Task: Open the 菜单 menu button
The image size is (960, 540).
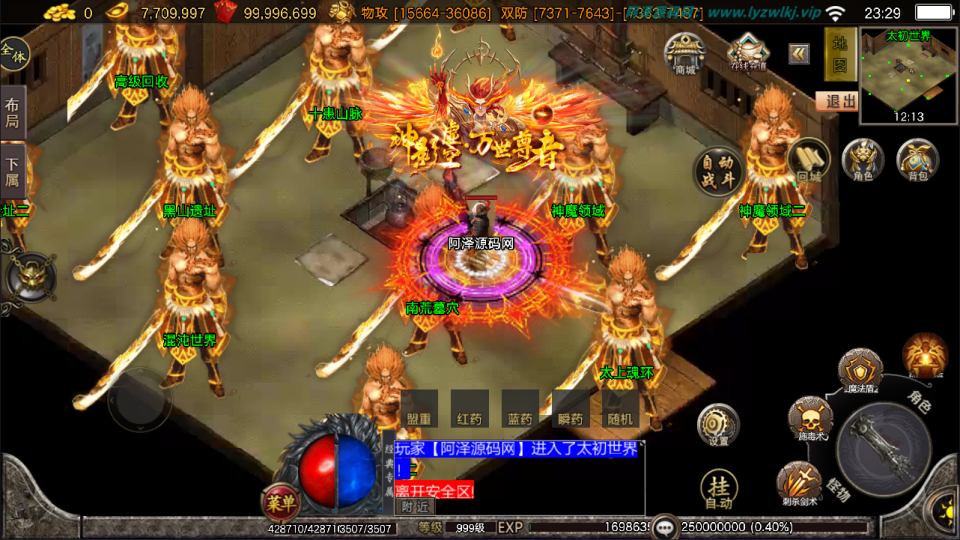Action: (281, 500)
